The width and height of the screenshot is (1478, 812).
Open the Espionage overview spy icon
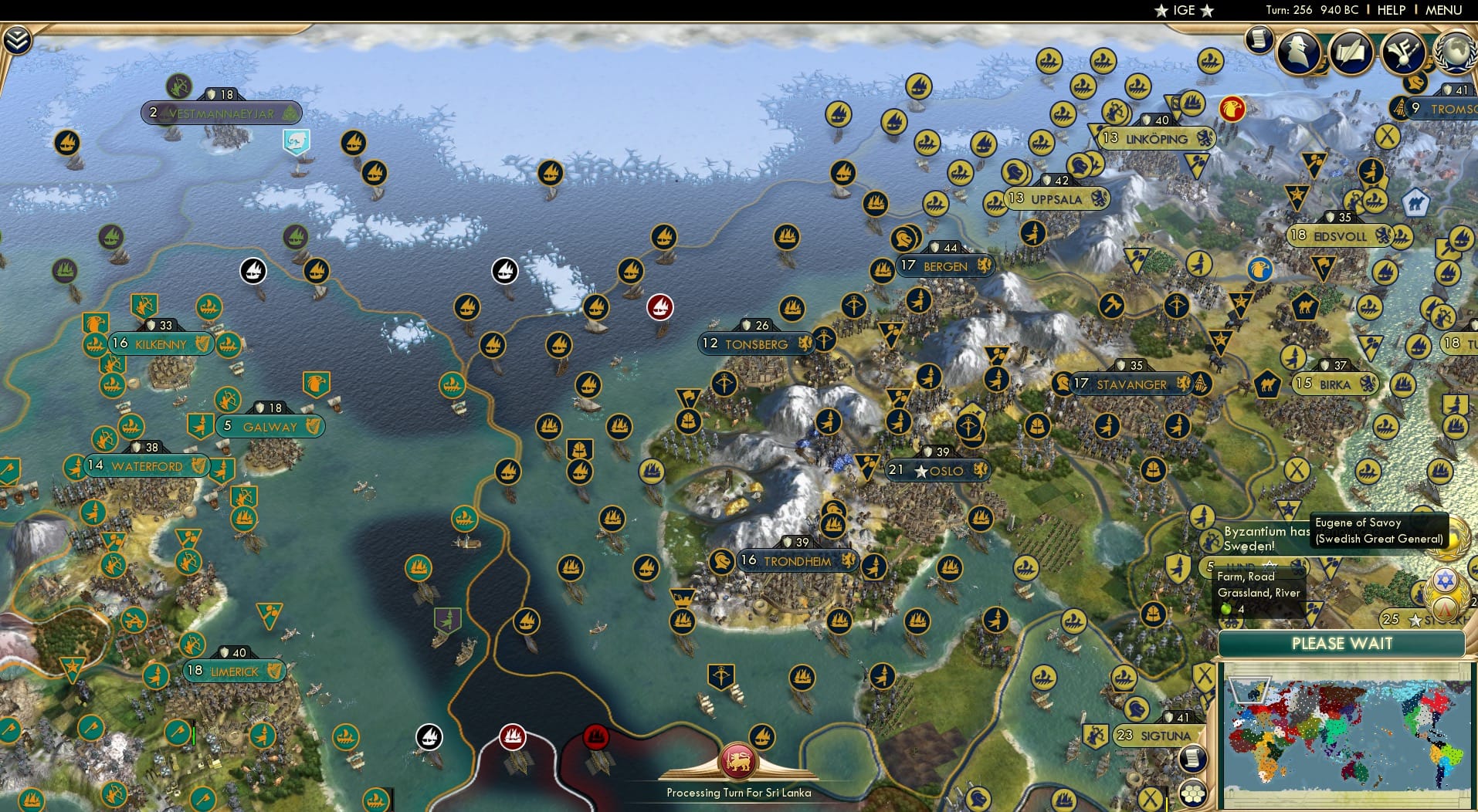click(x=1300, y=52)
